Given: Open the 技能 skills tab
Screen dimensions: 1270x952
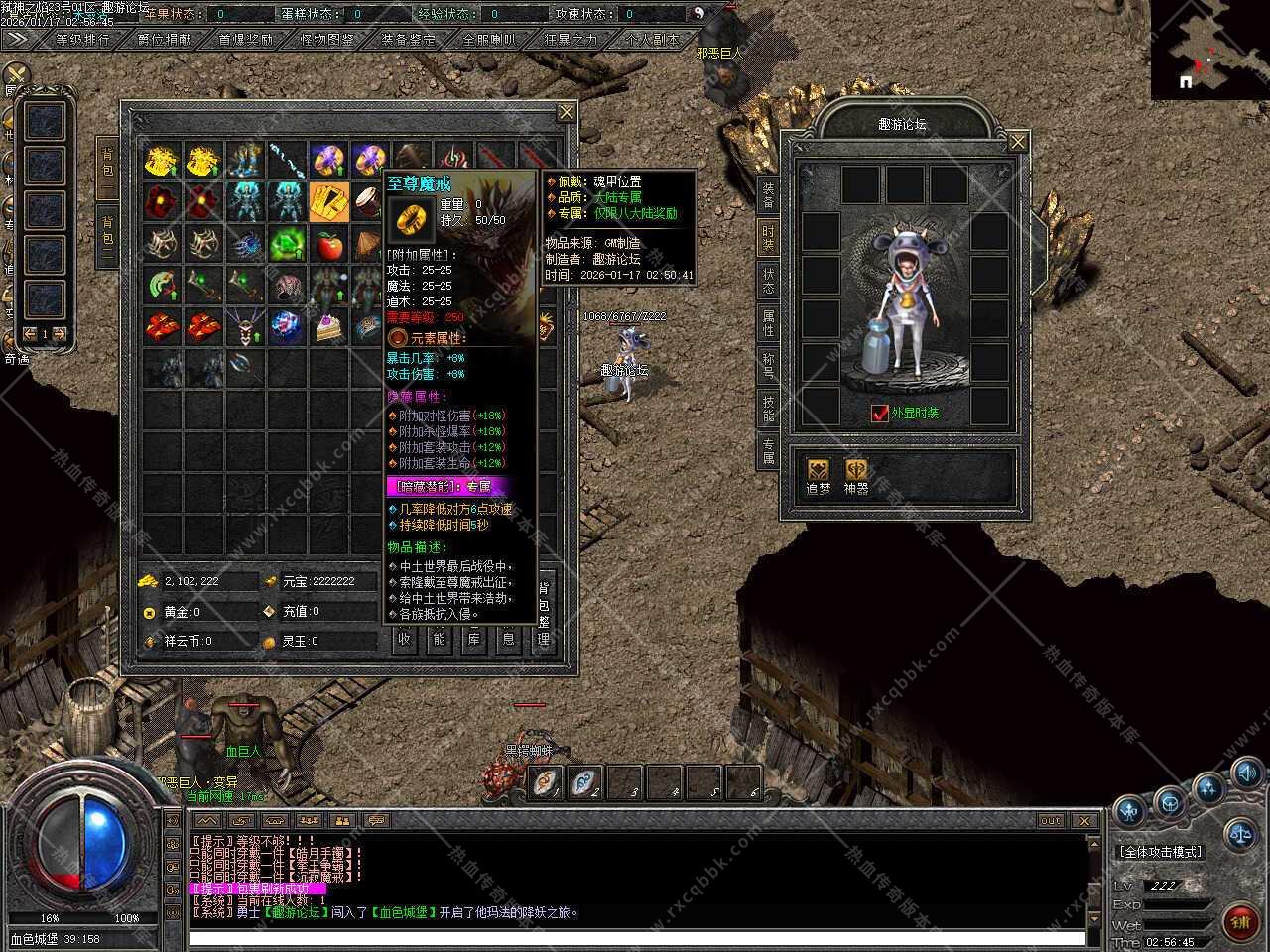Looking at the screenshot, I should click(768, 407).
